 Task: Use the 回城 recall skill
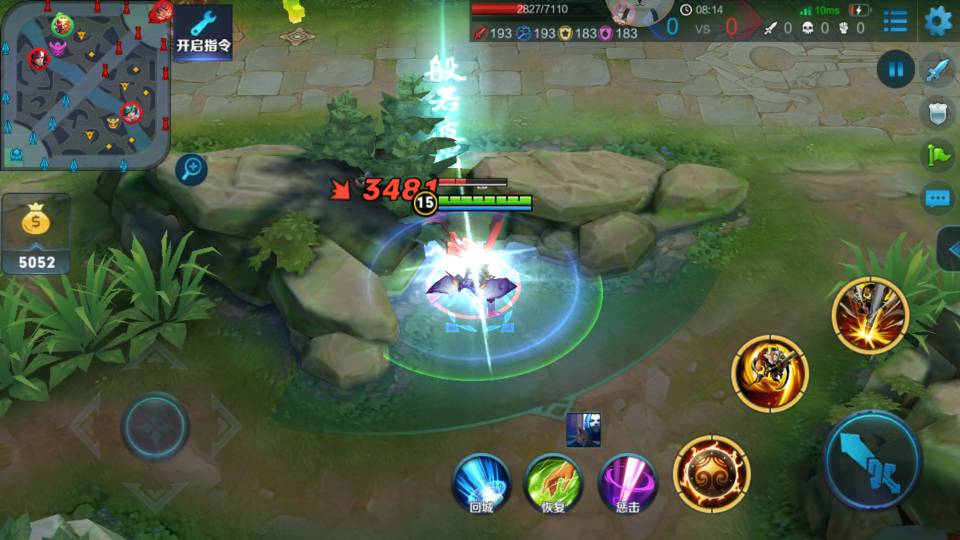[x=482, y=482]
